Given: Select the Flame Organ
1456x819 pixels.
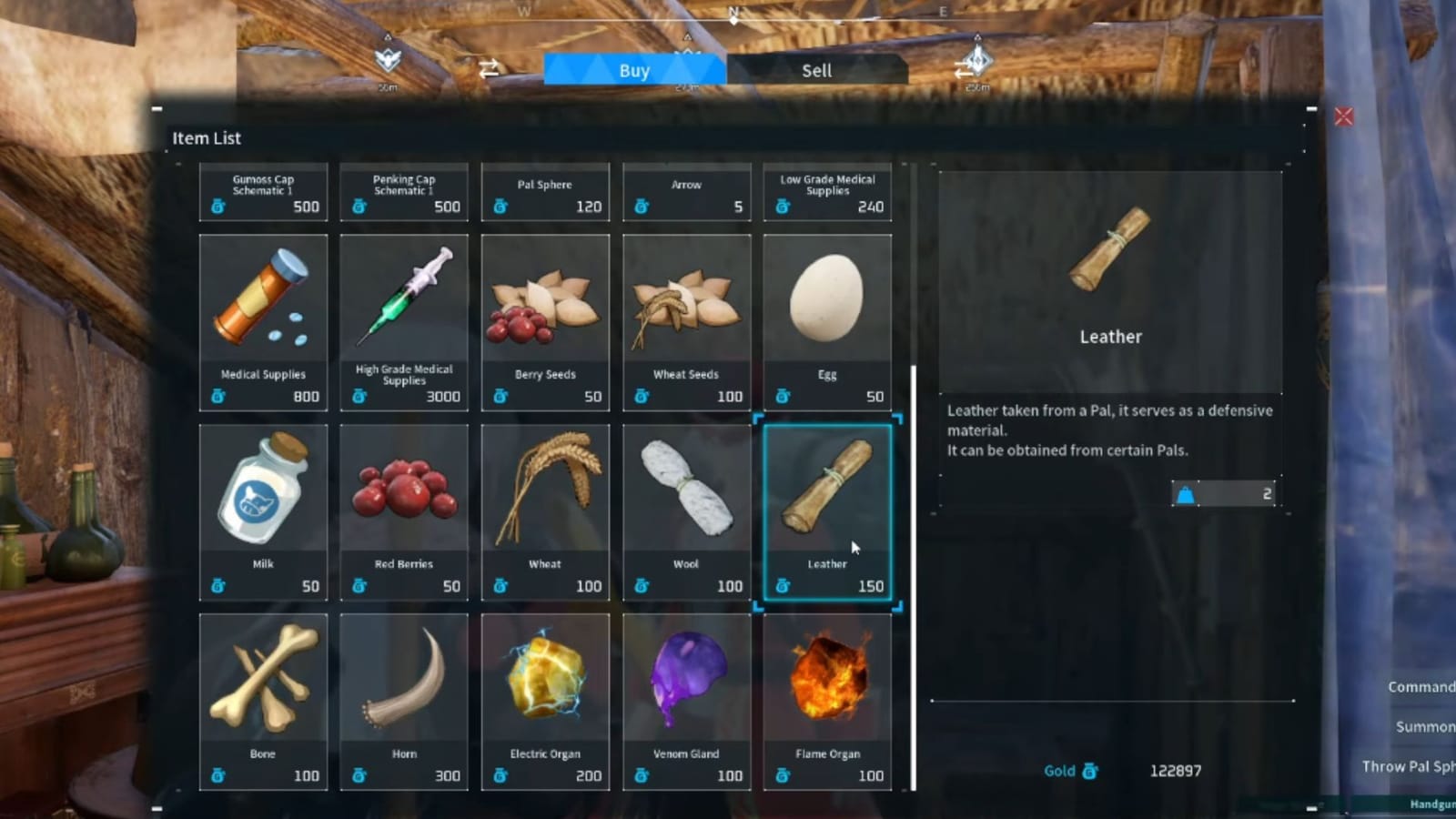Looking at the screenshot, I should (x=827, y=701).
